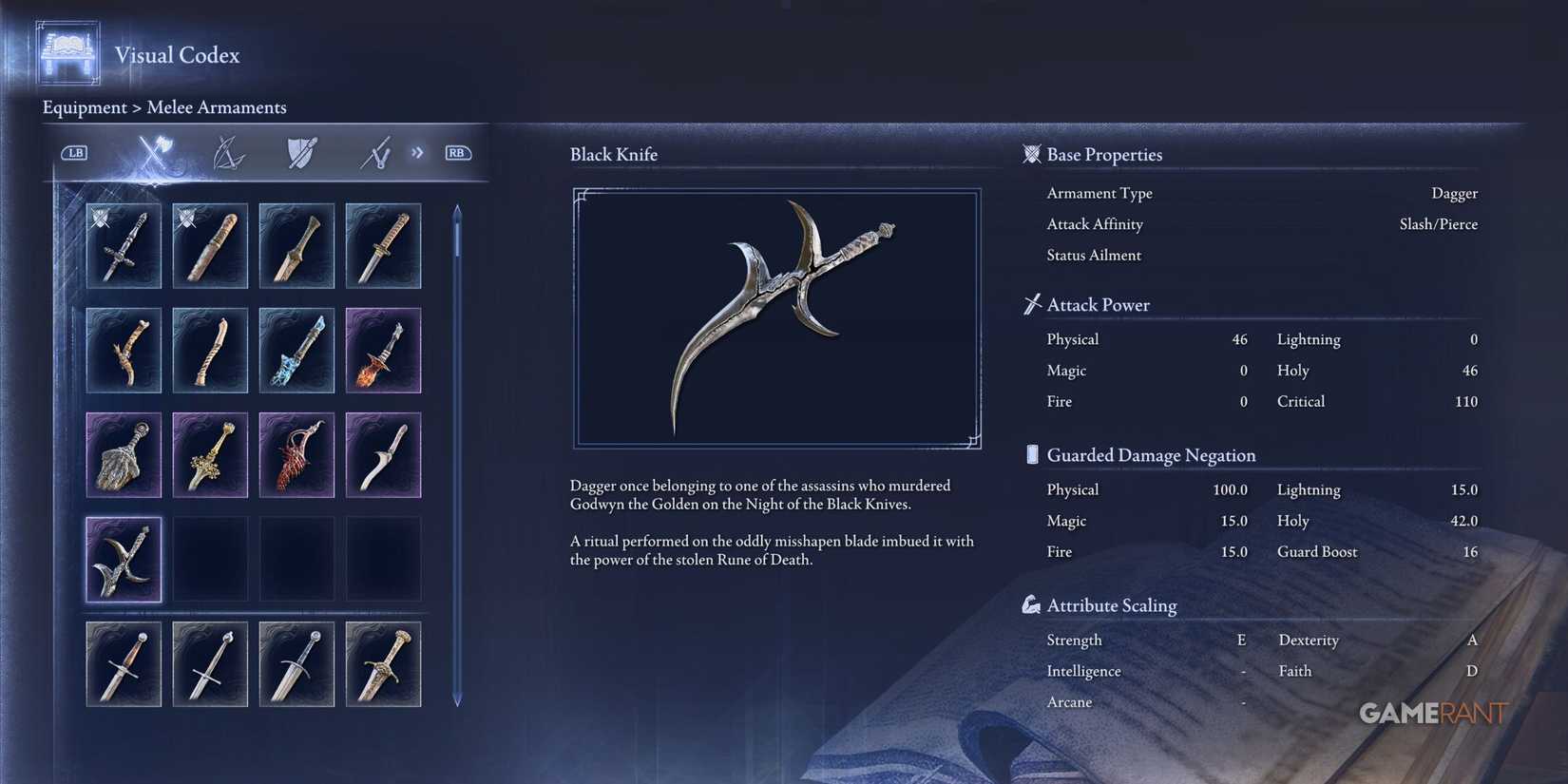Image resolution: width=1568 pixels, height=784 pixels.
Task: Select the highlighted Black Knife thumbnail
Action: pyautogui.click(x=124, y=560)
